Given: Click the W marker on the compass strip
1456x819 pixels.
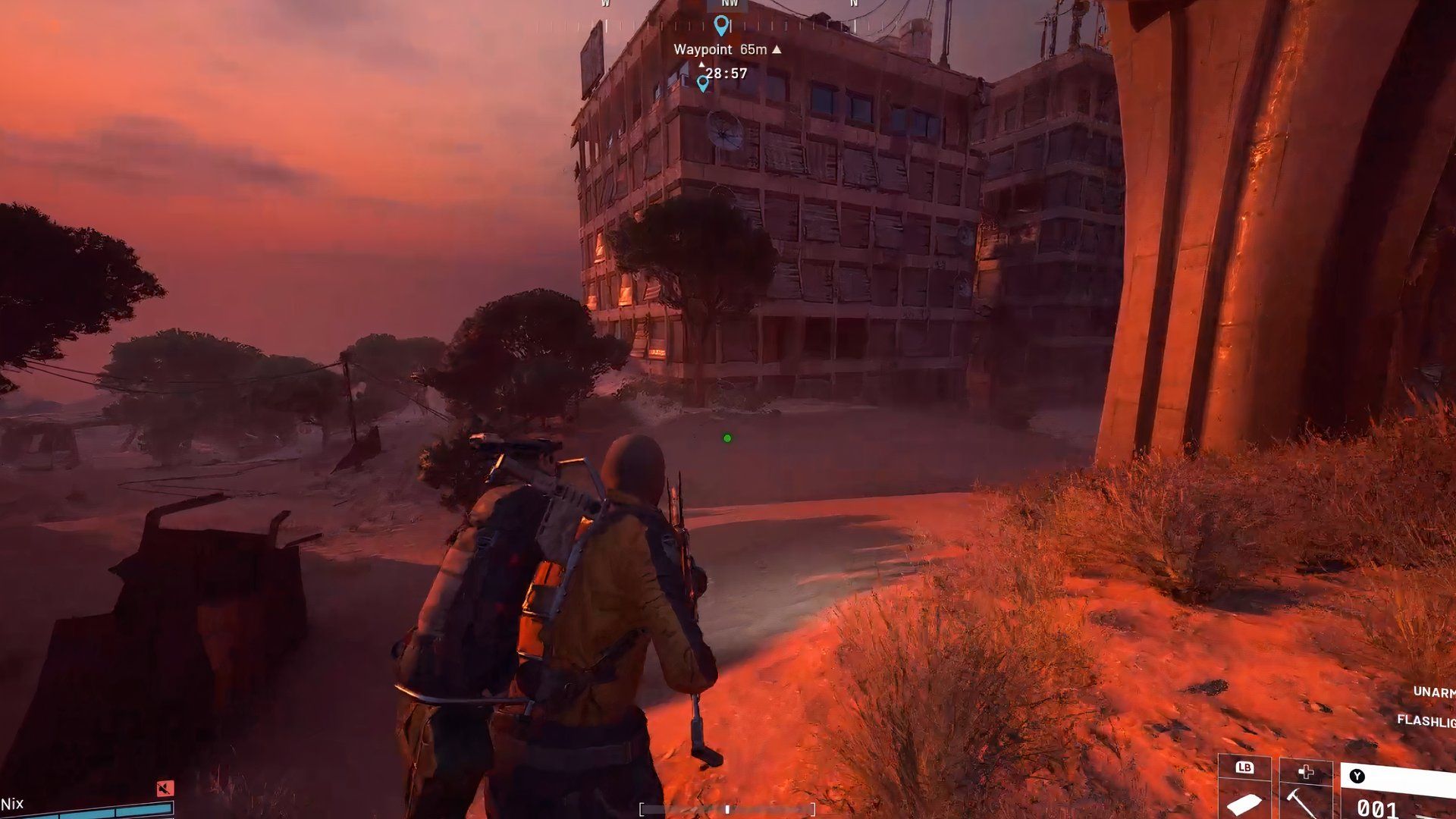Looking at the screenshot, I should pos(603,4).
